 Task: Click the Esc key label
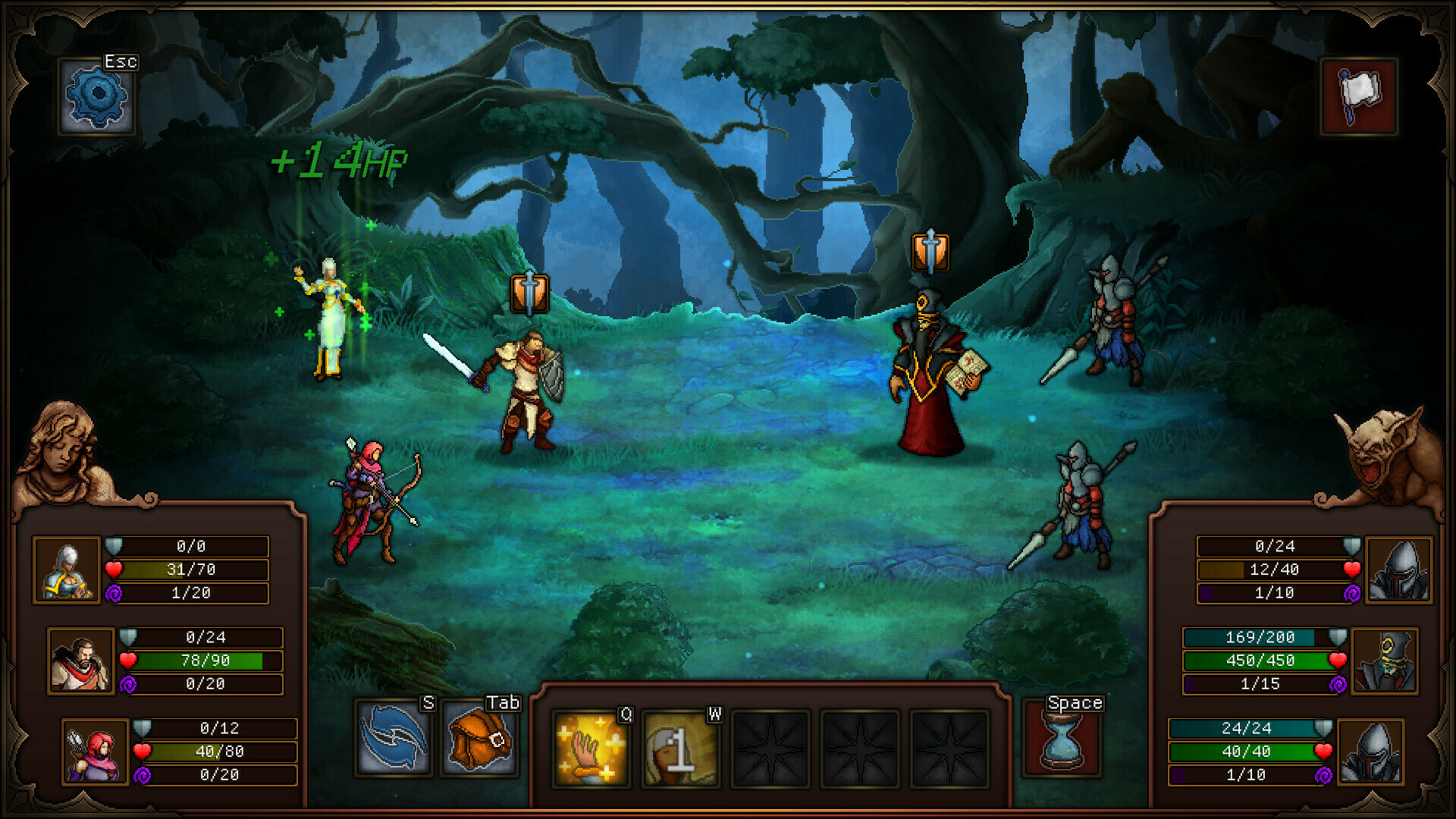click(121, 62)
